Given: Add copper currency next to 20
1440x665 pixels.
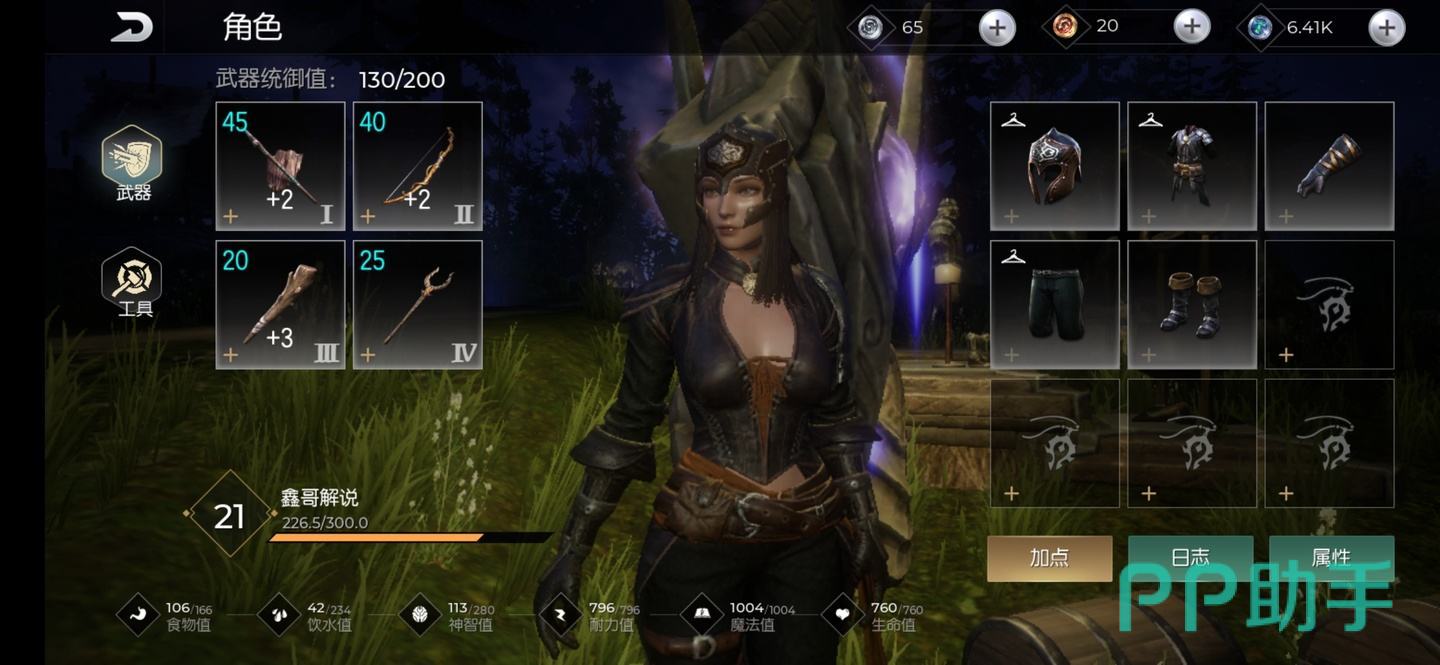Looking at the screenshot, I should click(1191, 27).
